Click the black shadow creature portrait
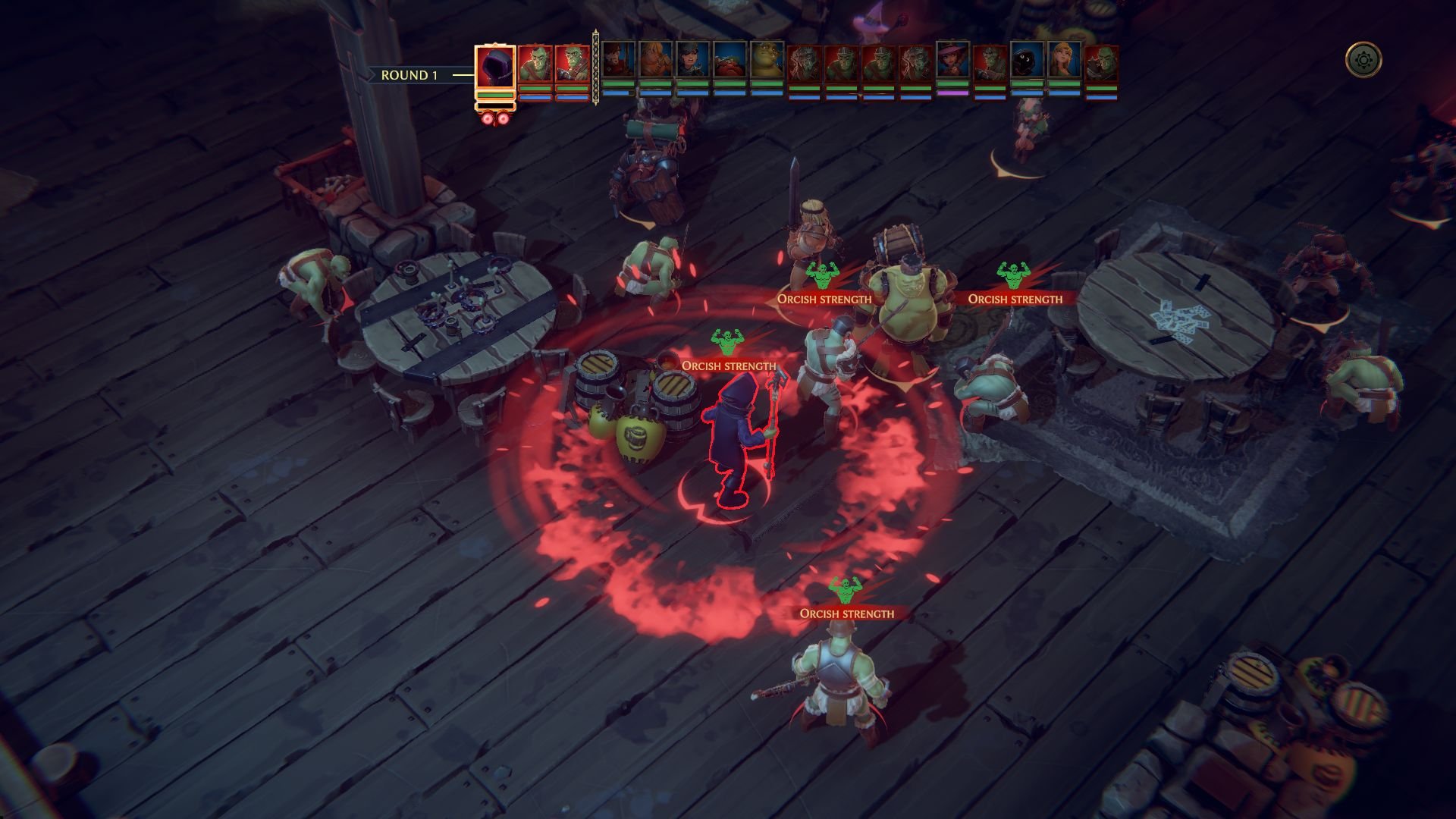Viewport: 1456px width, 819px height. point(1027,60)
